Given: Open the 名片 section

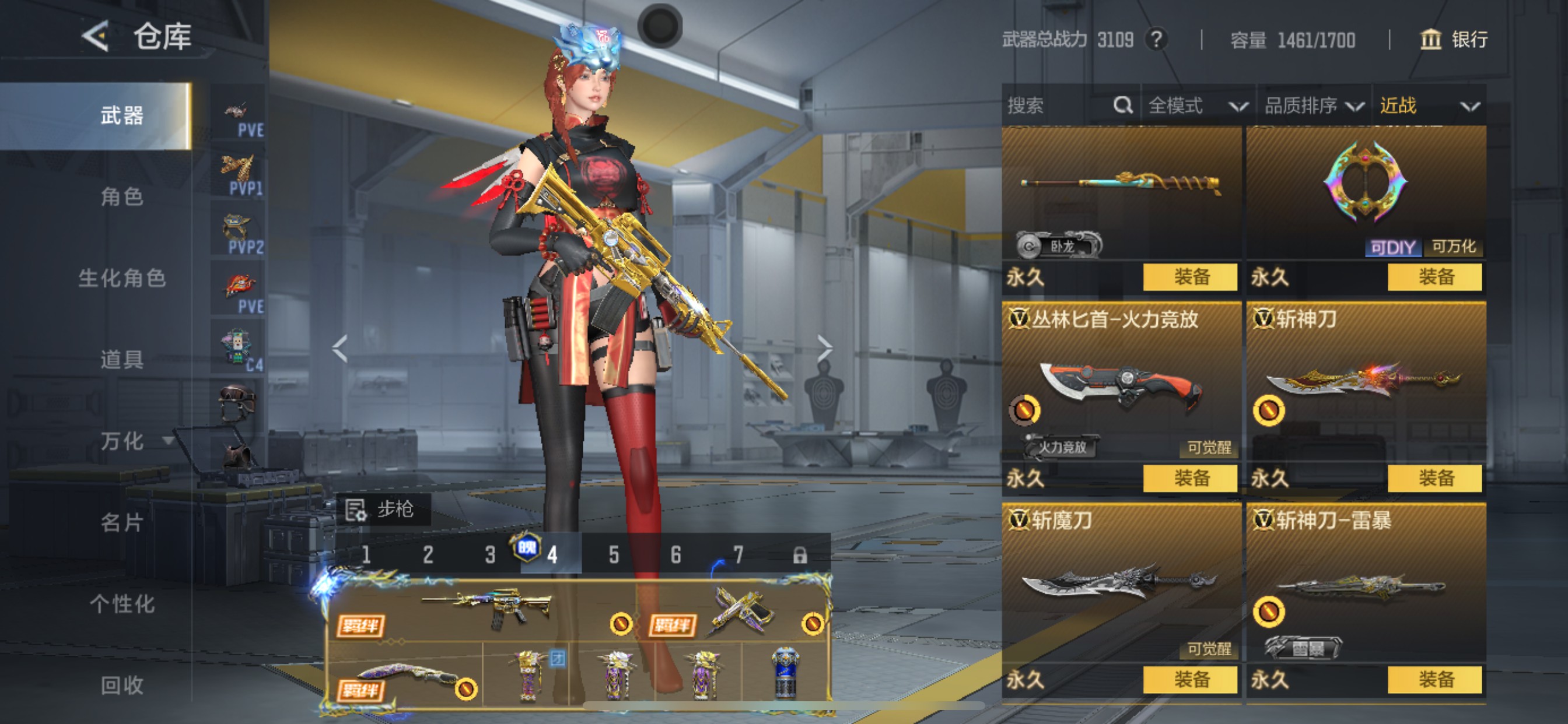Looking at the screenshot, I should pos(122,523).
